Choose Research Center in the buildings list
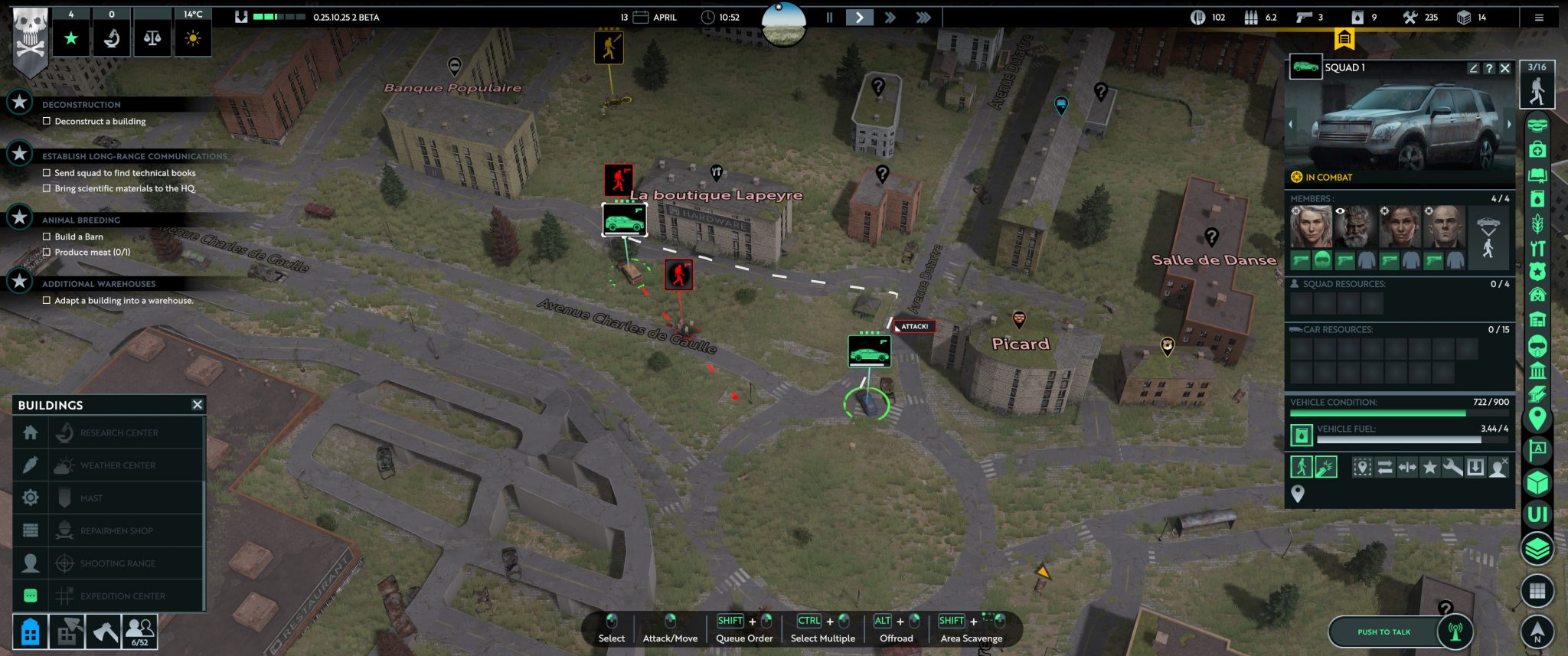1568x656 pixels. tap(119, 432)
